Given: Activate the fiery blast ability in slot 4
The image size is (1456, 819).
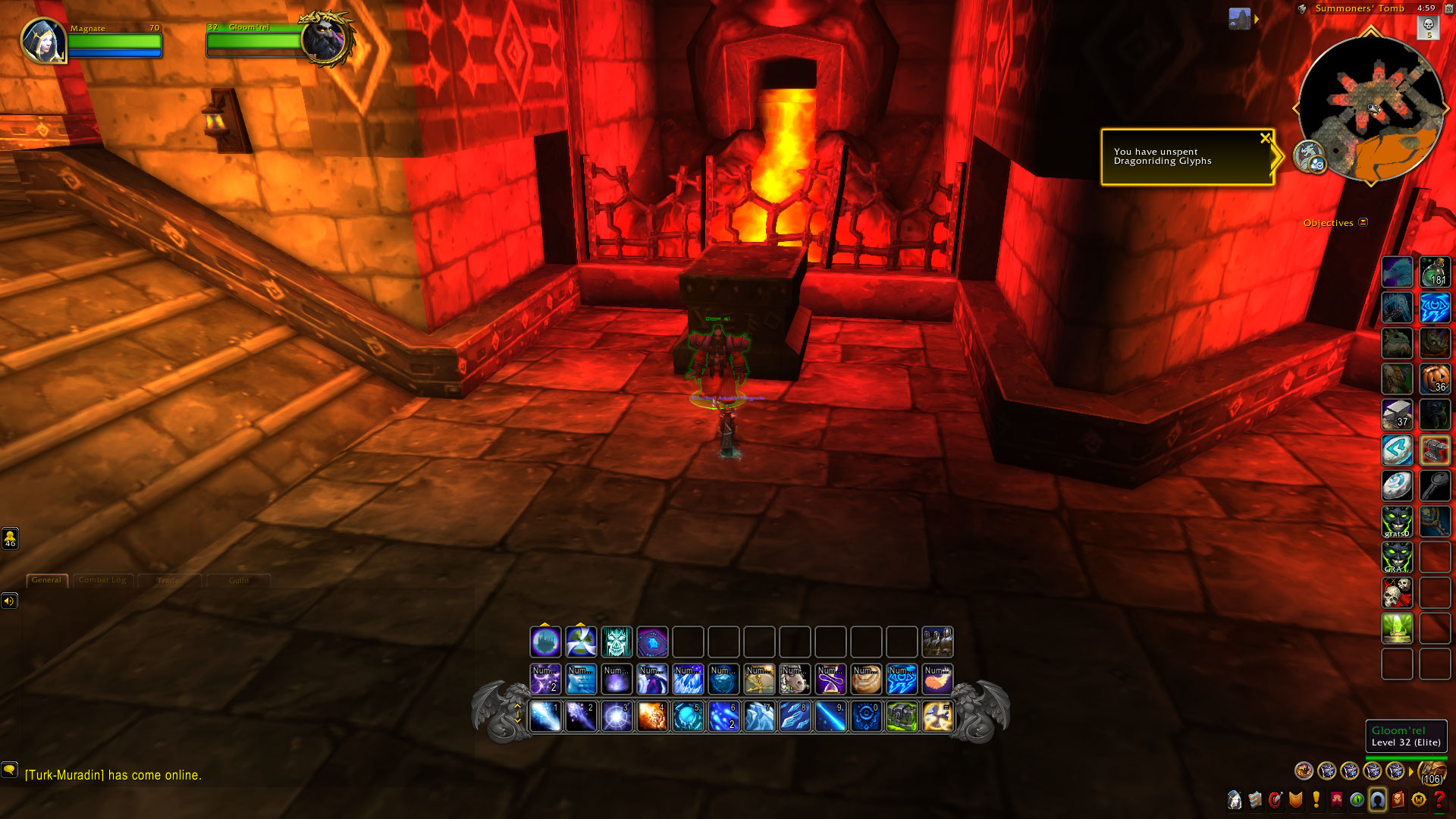Looking at the screenshot, I should tap(652, 717).
